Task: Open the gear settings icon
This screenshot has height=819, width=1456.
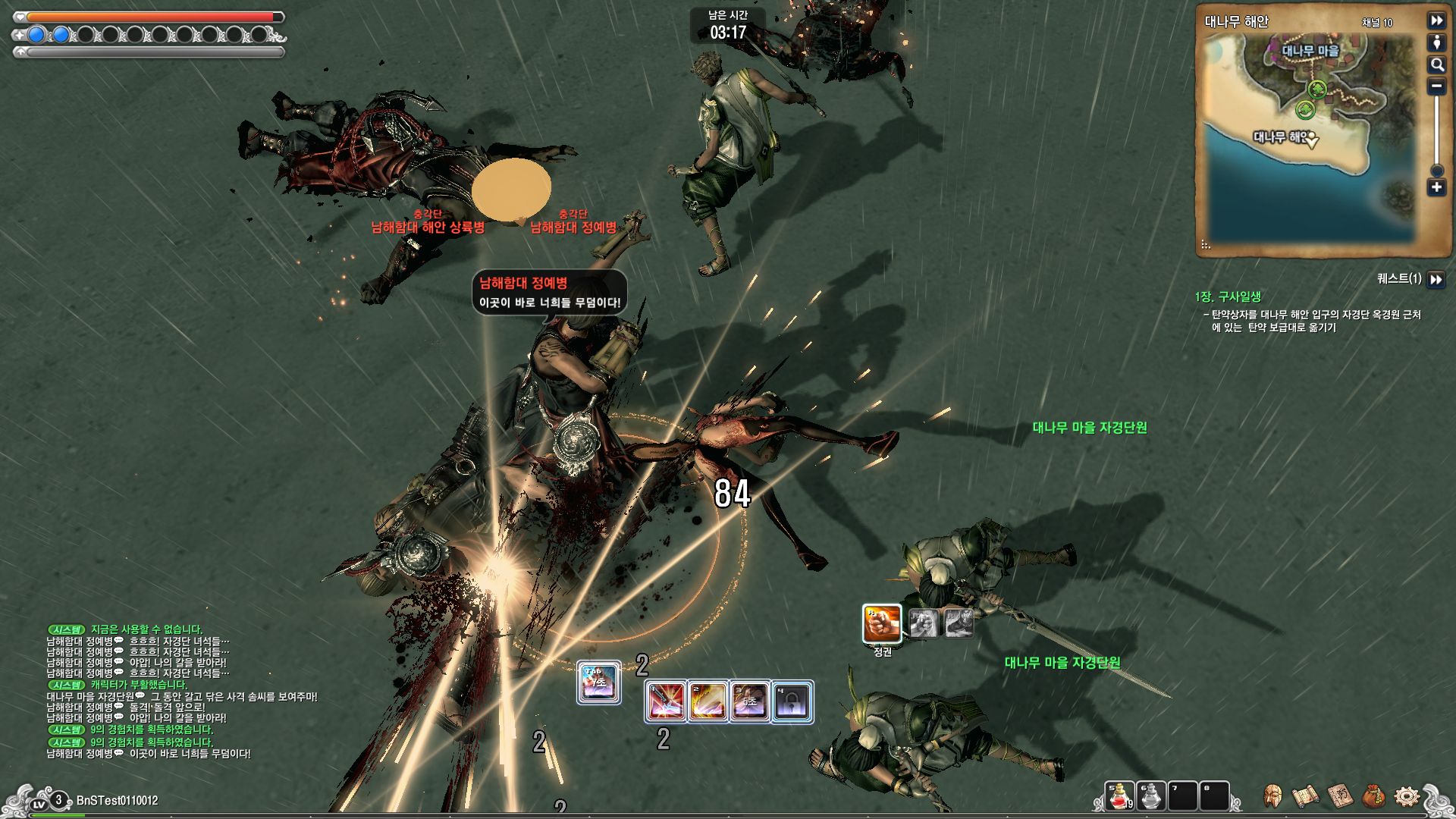Action: (1407, 797)
